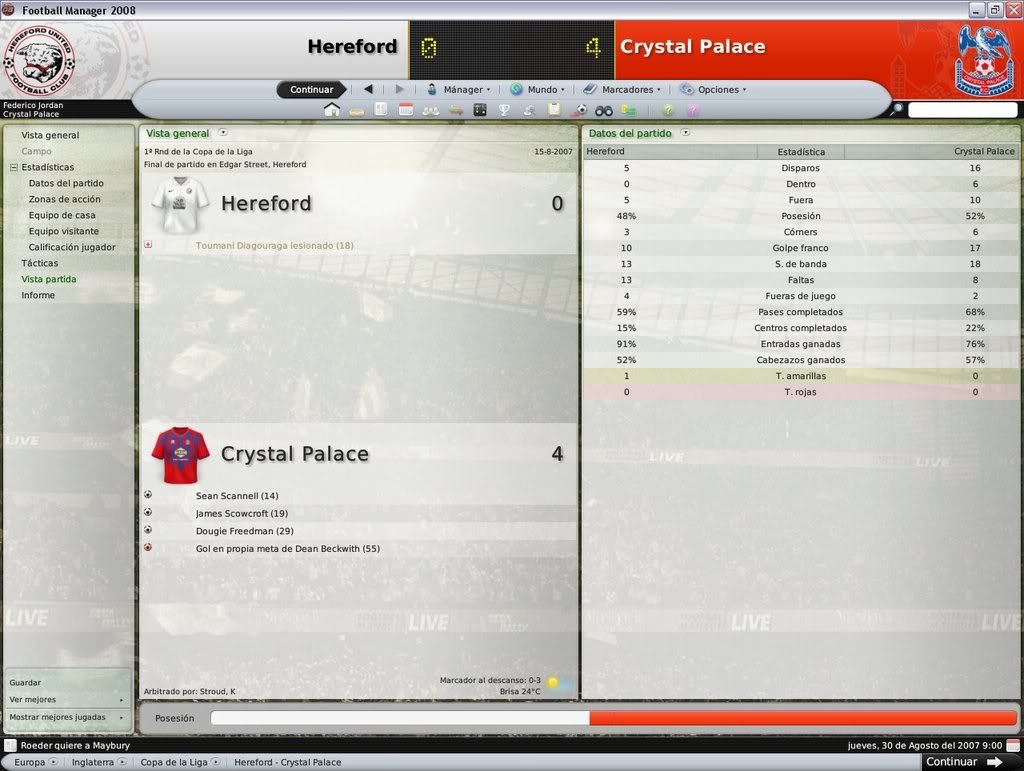Open the Tácticas section

40,263
